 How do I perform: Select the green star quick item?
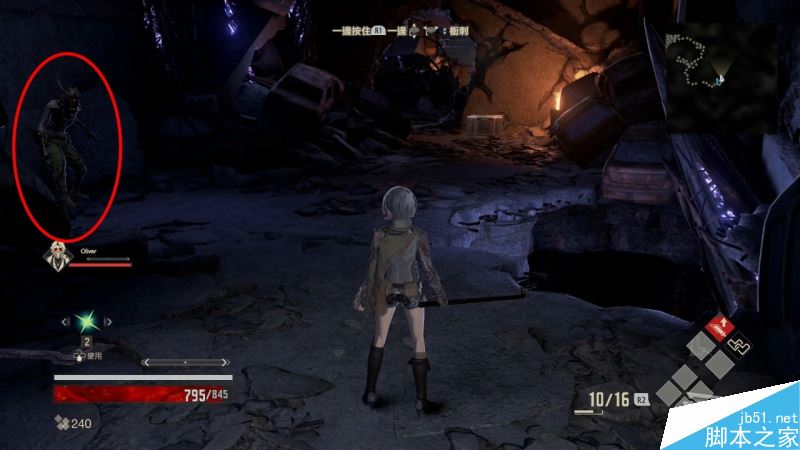(87, 322)
